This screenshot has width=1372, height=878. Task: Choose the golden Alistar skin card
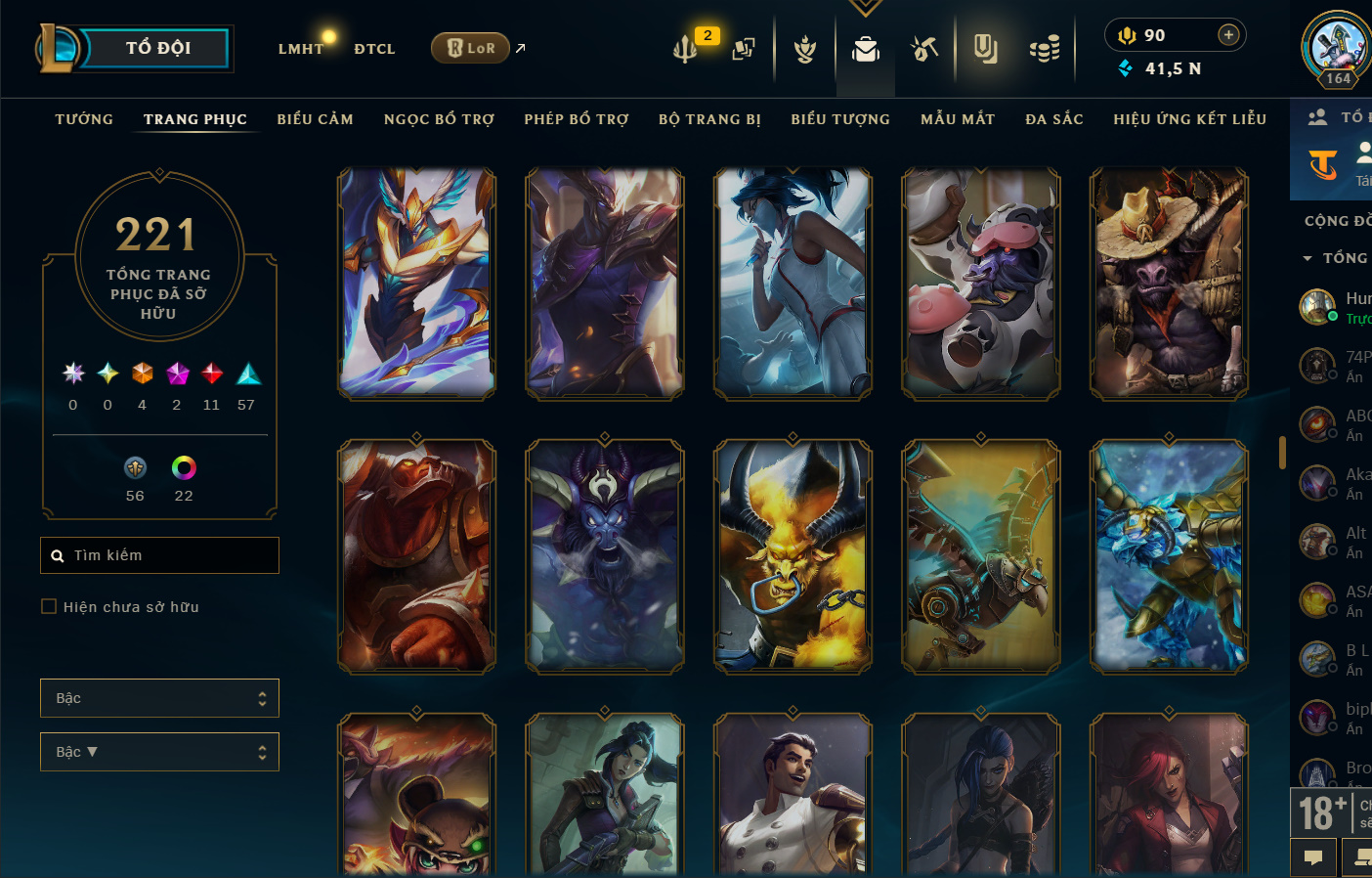793,556
